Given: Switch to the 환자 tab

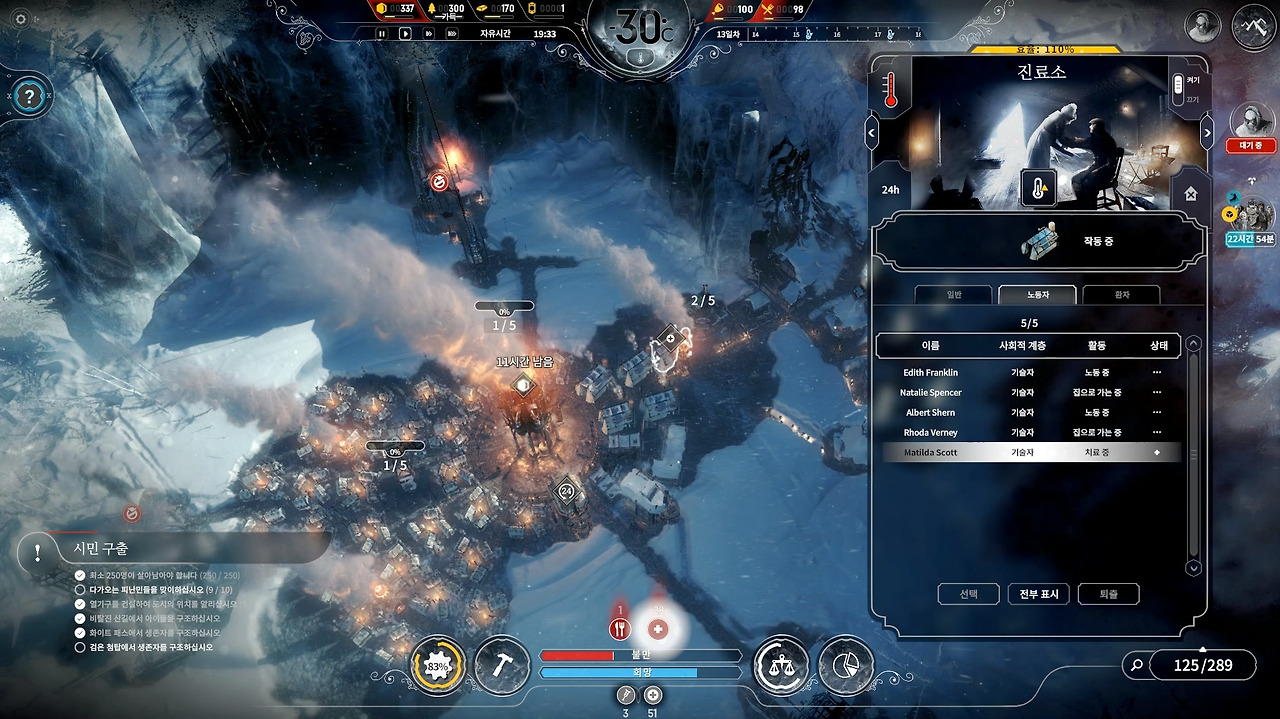Looking at the screenshot, I should click(x=1121, y=295).
